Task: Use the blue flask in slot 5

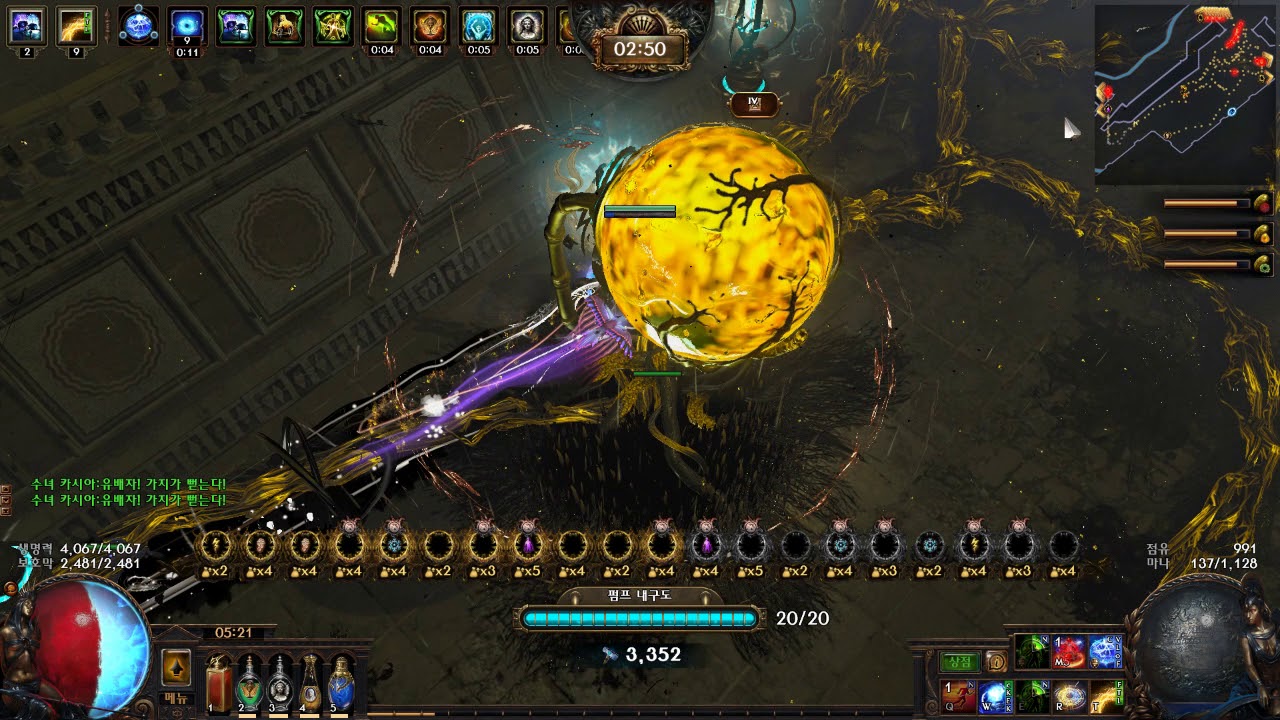Action: 342,684
